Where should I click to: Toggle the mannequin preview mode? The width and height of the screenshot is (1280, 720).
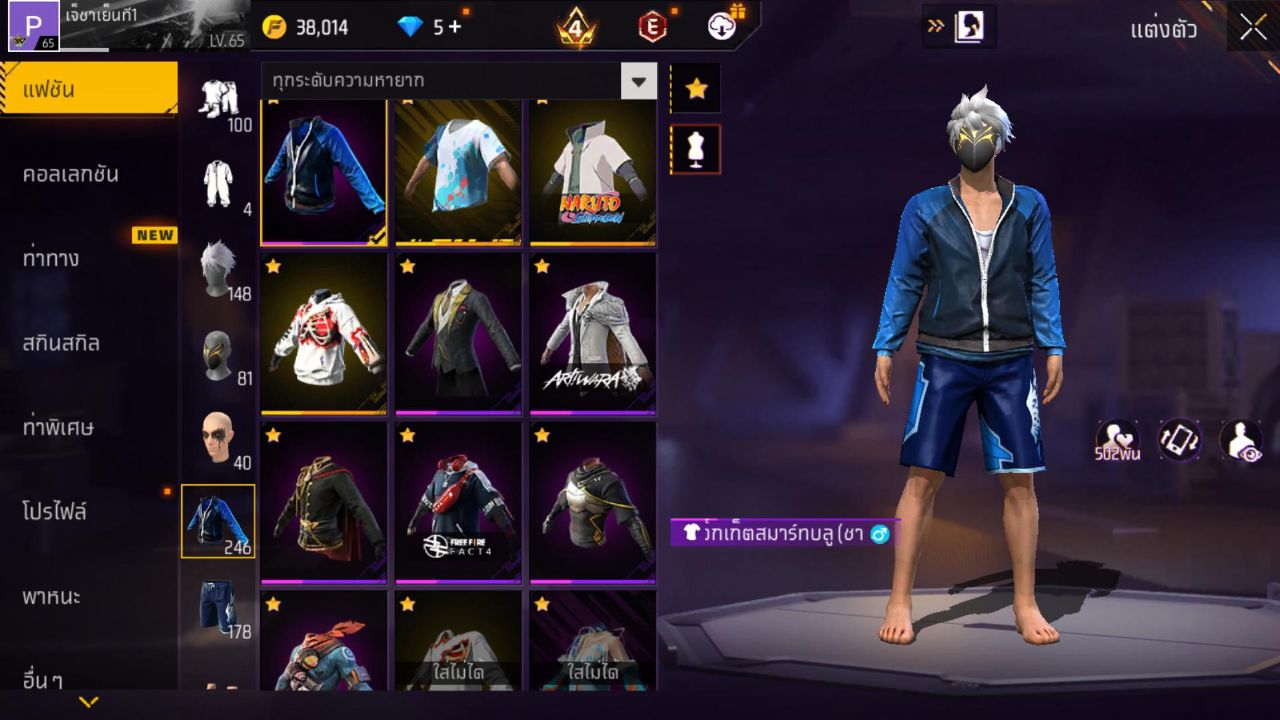pos(695,146)
